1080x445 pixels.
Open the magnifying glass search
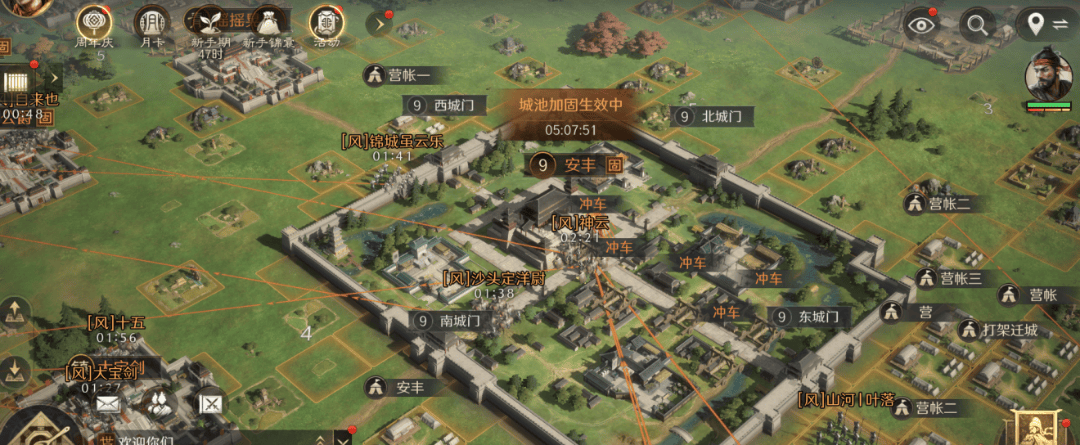point(977,26)
